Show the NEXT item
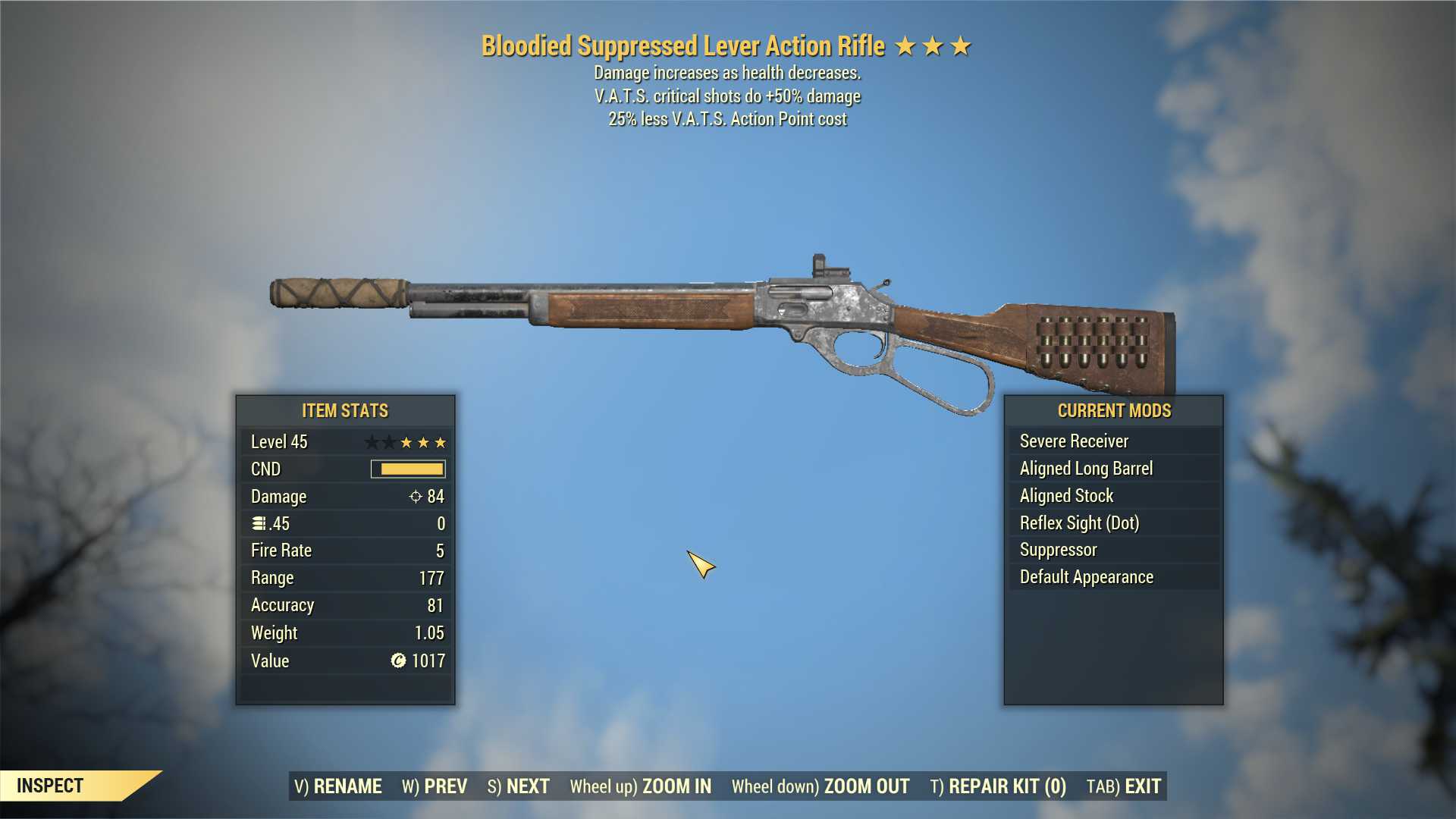The image size is (1456, 819). [519, 786]
